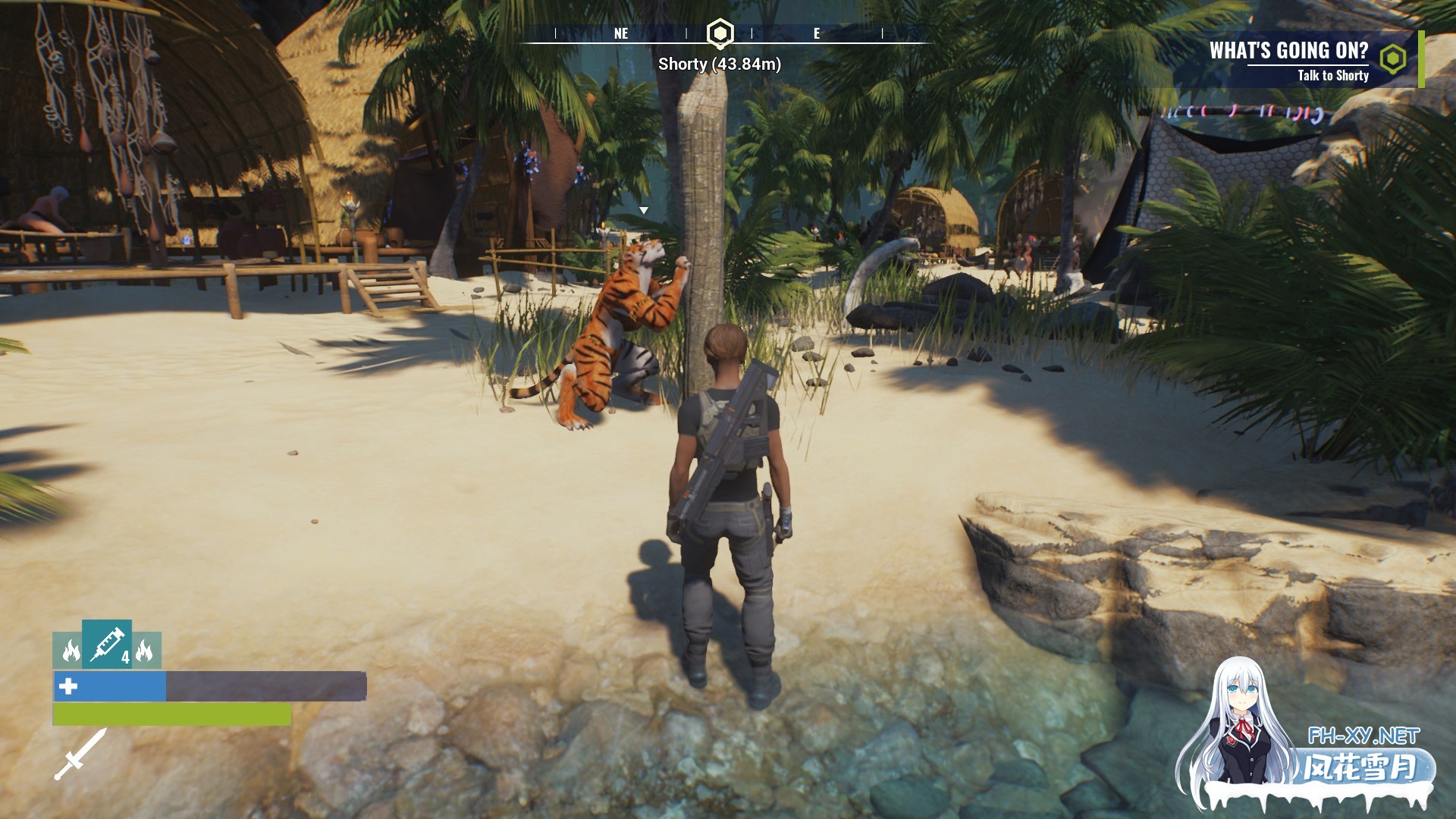The image size is (1456, 819).
Task: Open the "What's Going On?" quest tracker
Action: [x=1288, y=52]
